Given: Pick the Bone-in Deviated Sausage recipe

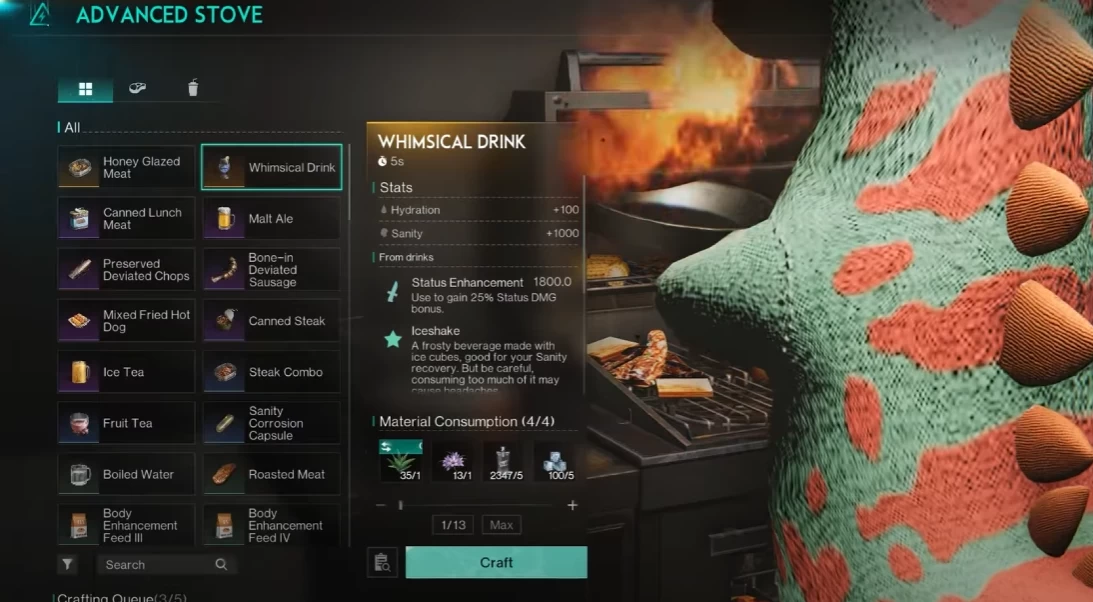Looking at the screenshot, I should click(271, 270).
